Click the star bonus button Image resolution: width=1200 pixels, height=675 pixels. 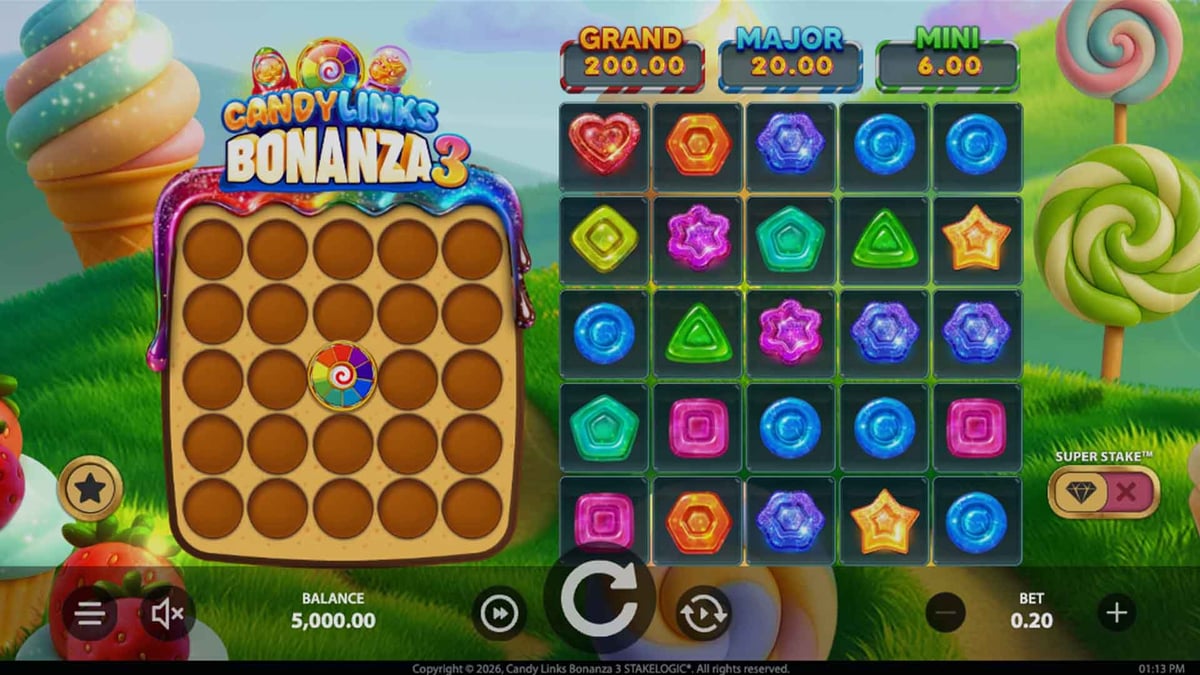click(x=91, y=488)
